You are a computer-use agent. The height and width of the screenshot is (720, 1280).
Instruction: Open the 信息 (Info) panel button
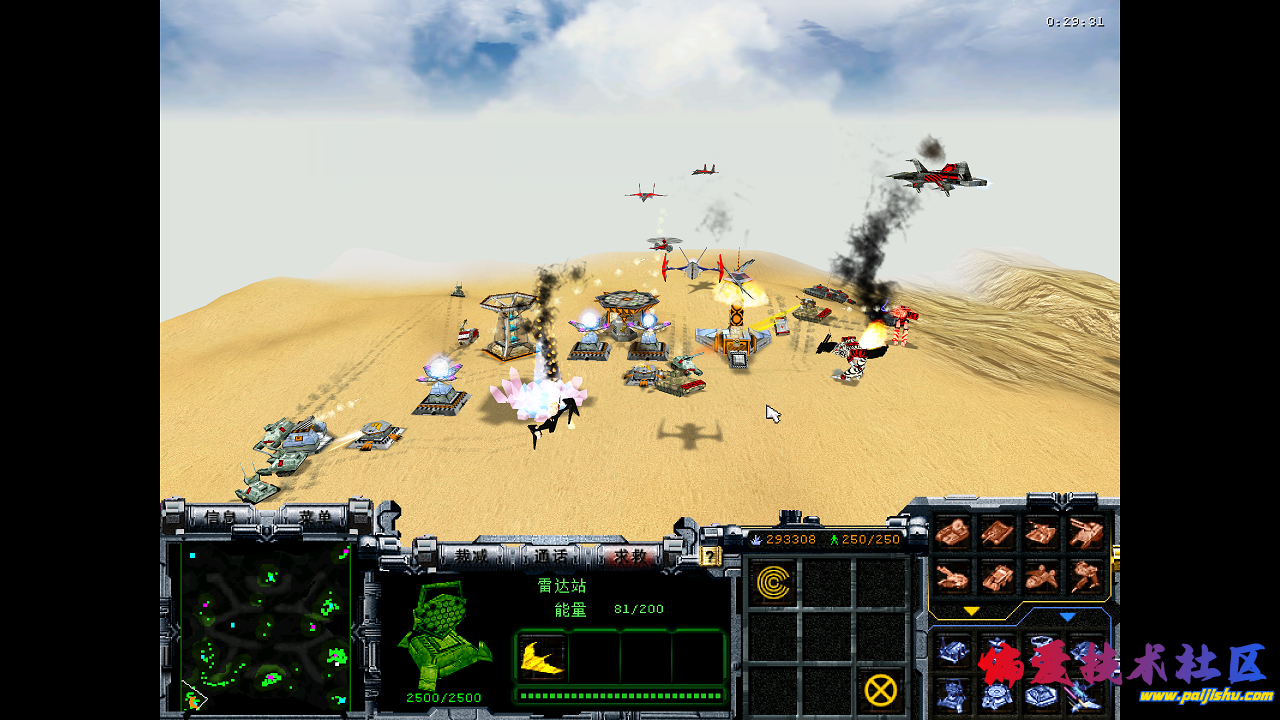[220, 517]
